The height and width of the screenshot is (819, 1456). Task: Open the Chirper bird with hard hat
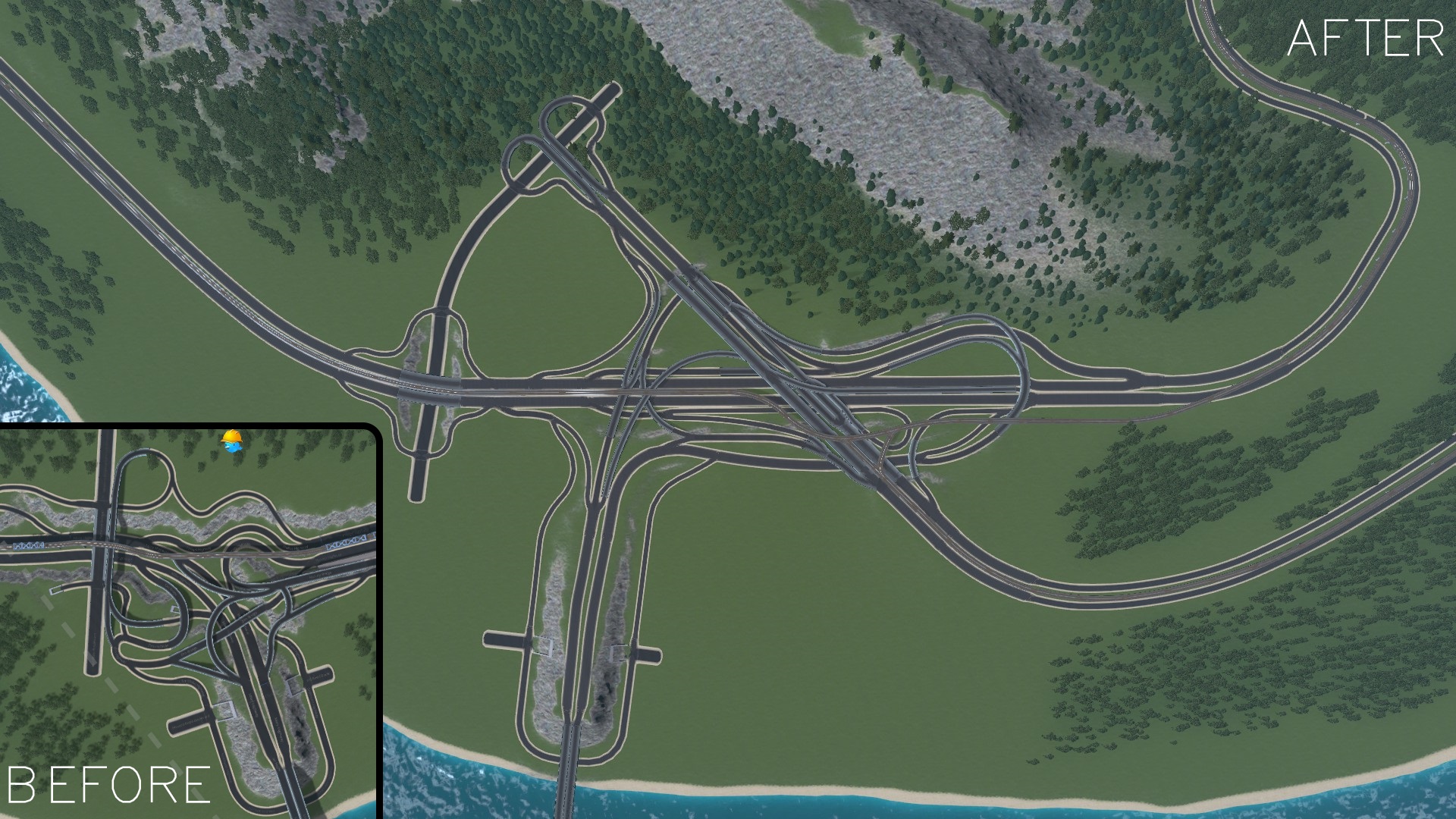click(232, 442)
